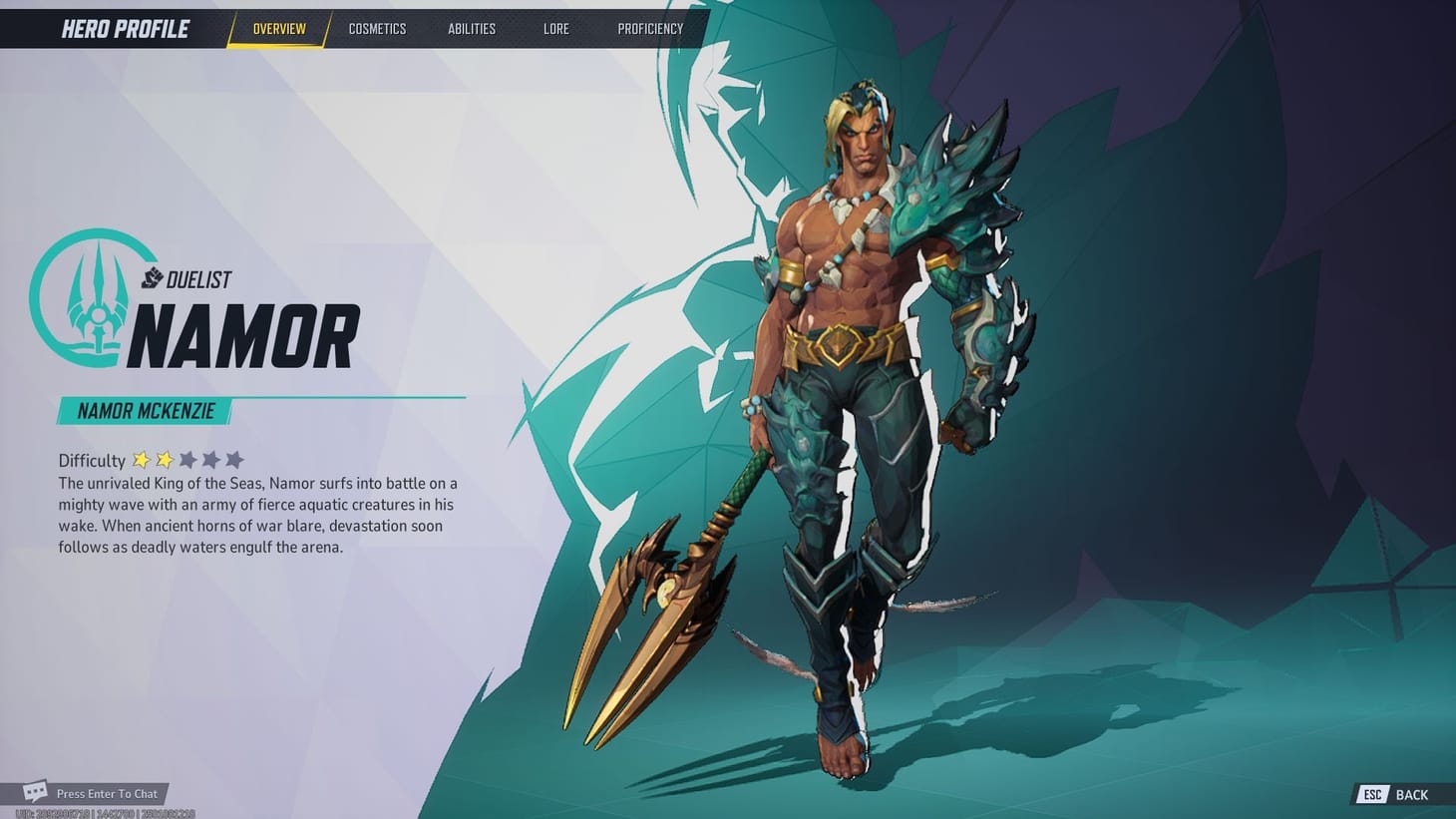Click the fifth difficulty star
The height and width of the screenshot is (819, 1456).
234,460
